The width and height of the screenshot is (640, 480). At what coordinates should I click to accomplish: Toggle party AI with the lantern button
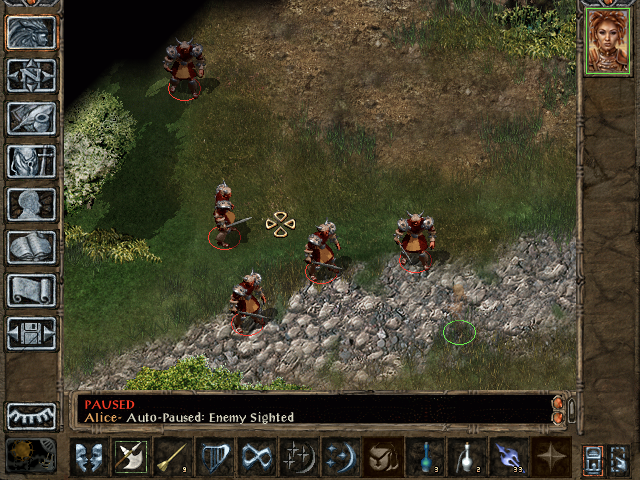[x=593, y=457]
